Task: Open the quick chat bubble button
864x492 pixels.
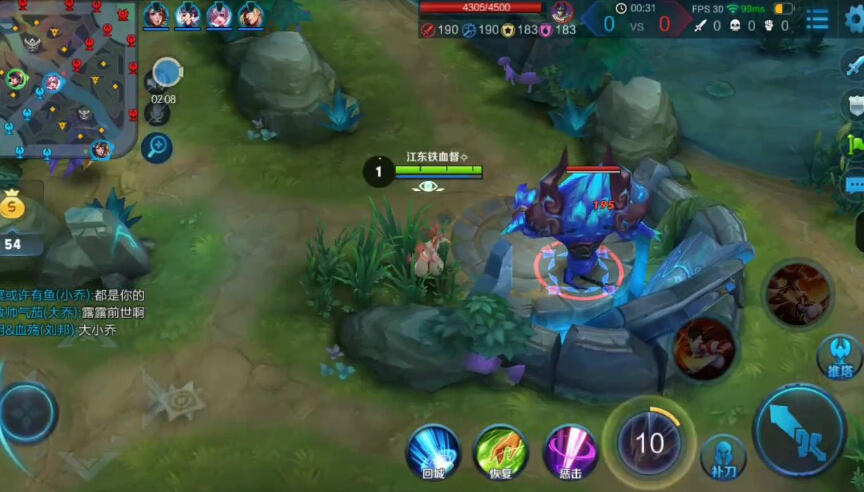Action: (x=854, y=185)
